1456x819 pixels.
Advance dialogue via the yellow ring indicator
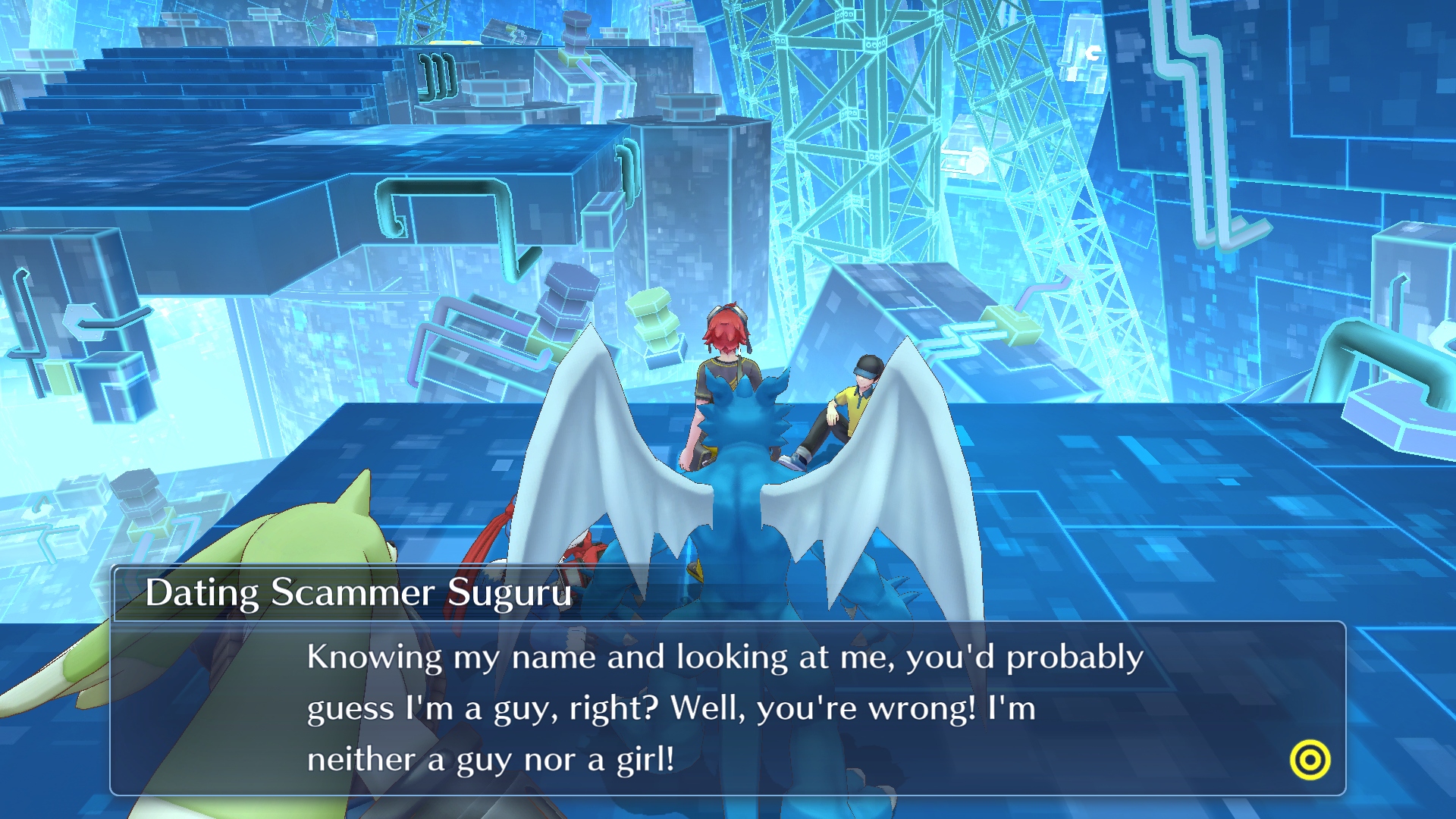pyautogui.click(x=1310, y=760)
